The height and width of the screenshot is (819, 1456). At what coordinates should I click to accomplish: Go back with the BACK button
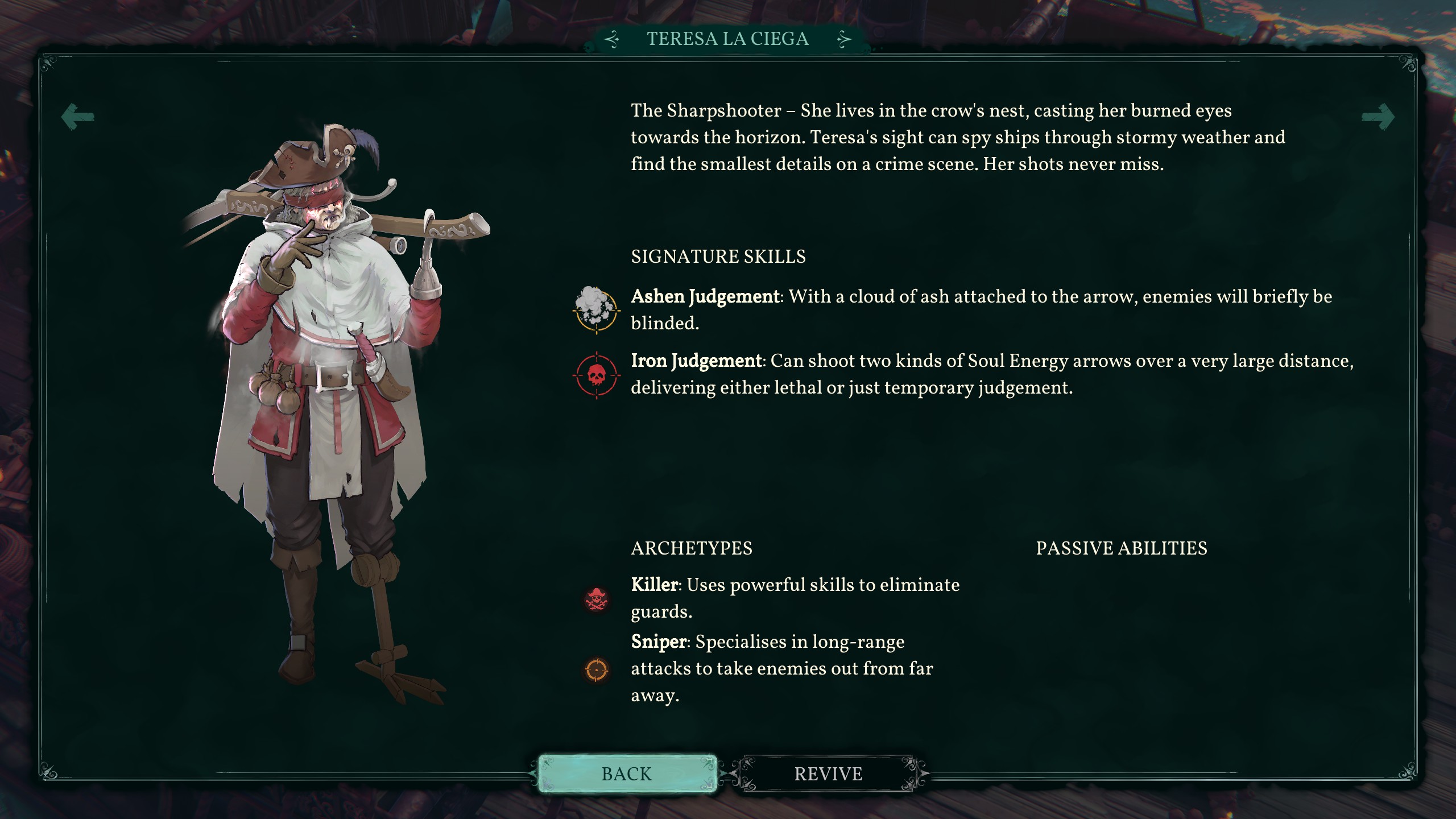click(x=627, y=773)
